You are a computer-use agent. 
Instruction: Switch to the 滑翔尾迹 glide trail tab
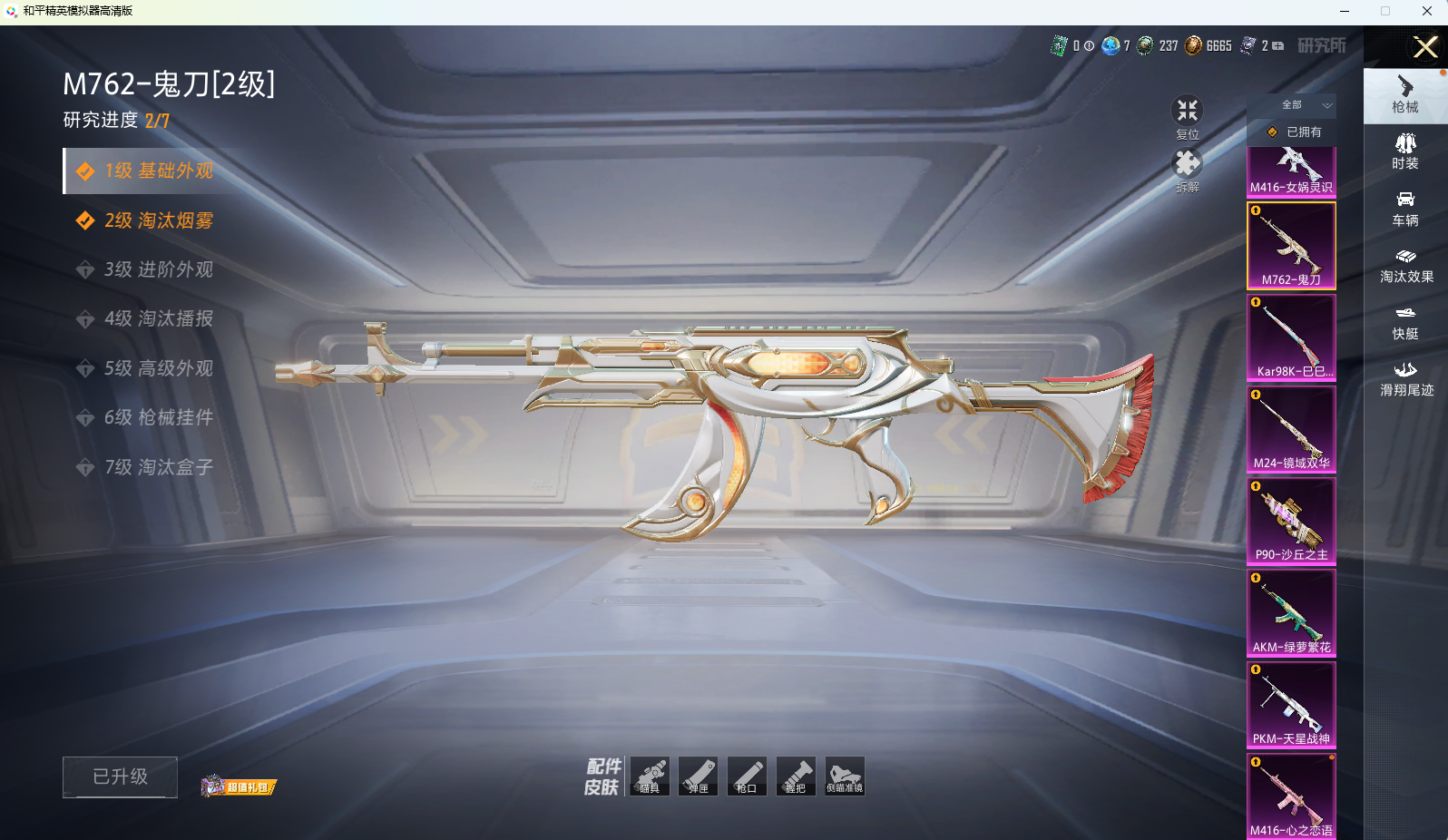pos(1405,378)
